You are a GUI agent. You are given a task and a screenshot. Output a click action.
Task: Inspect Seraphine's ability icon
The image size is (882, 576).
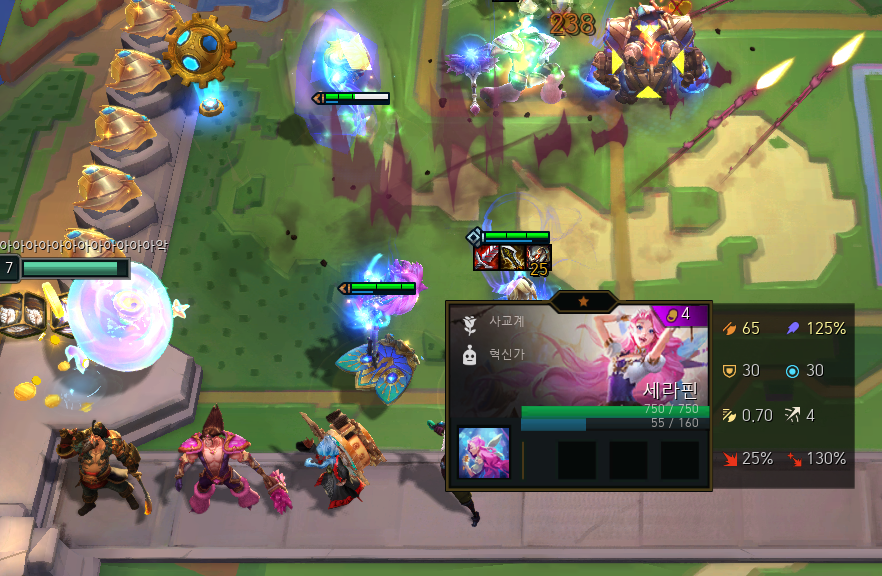pyautogui.click(x=484, y=452)
